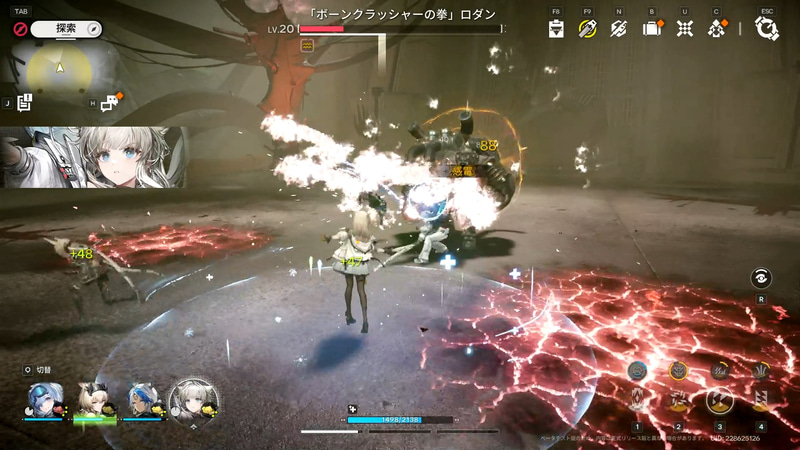The image size is (800, 450).
Task: Switch to the blonde cat-eared character portrait
Action: tap(93, 398)
